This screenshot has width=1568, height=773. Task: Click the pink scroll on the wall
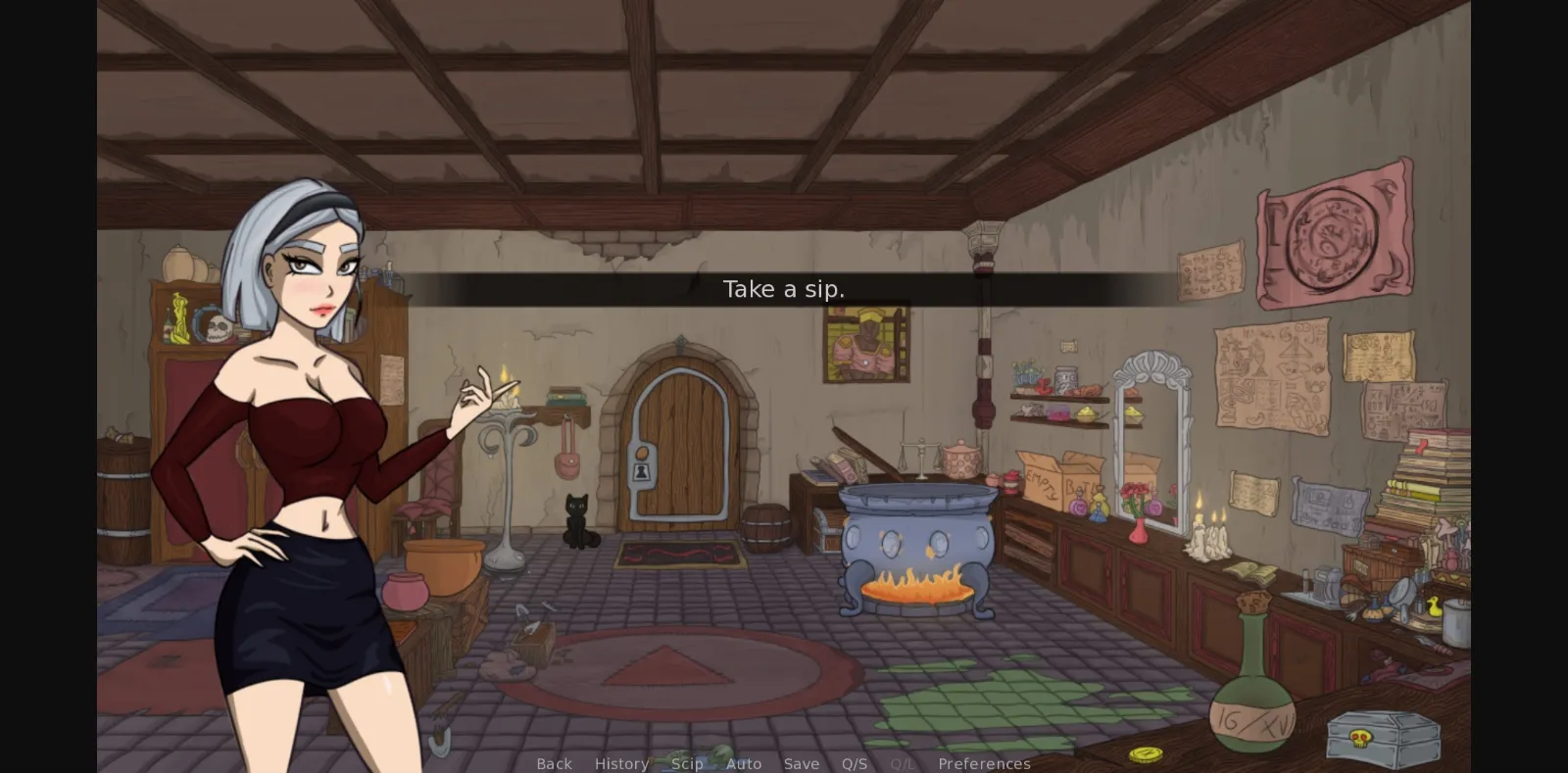pyautogui.click(x=1333, y=235)
